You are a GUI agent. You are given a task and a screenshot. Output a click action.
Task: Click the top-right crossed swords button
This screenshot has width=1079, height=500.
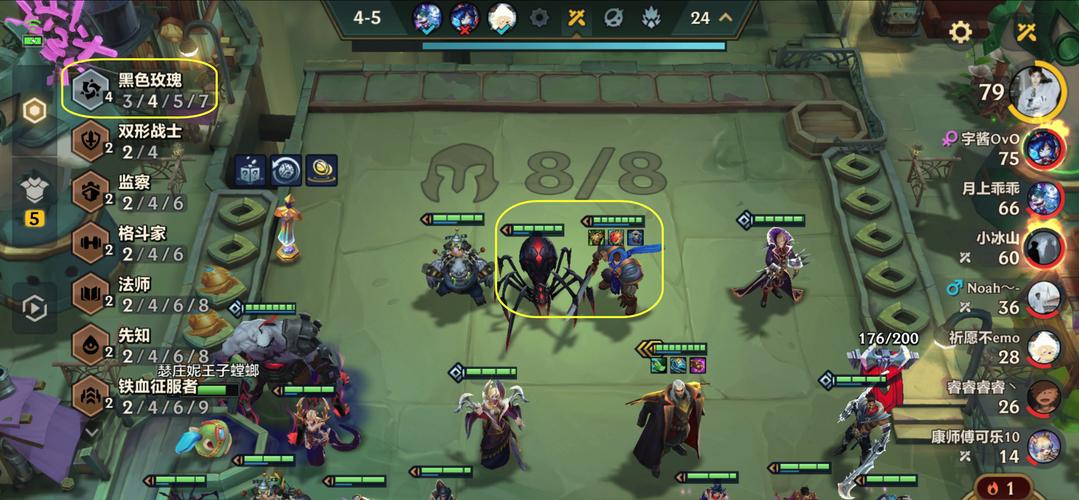click(1026, 32)
